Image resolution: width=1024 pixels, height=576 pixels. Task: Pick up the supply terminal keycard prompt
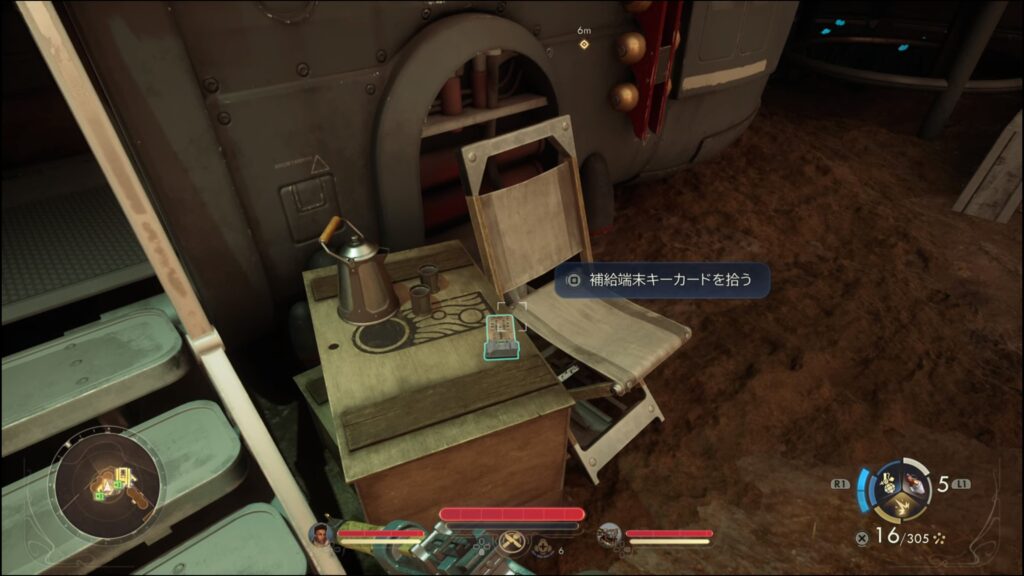[662, 280]
